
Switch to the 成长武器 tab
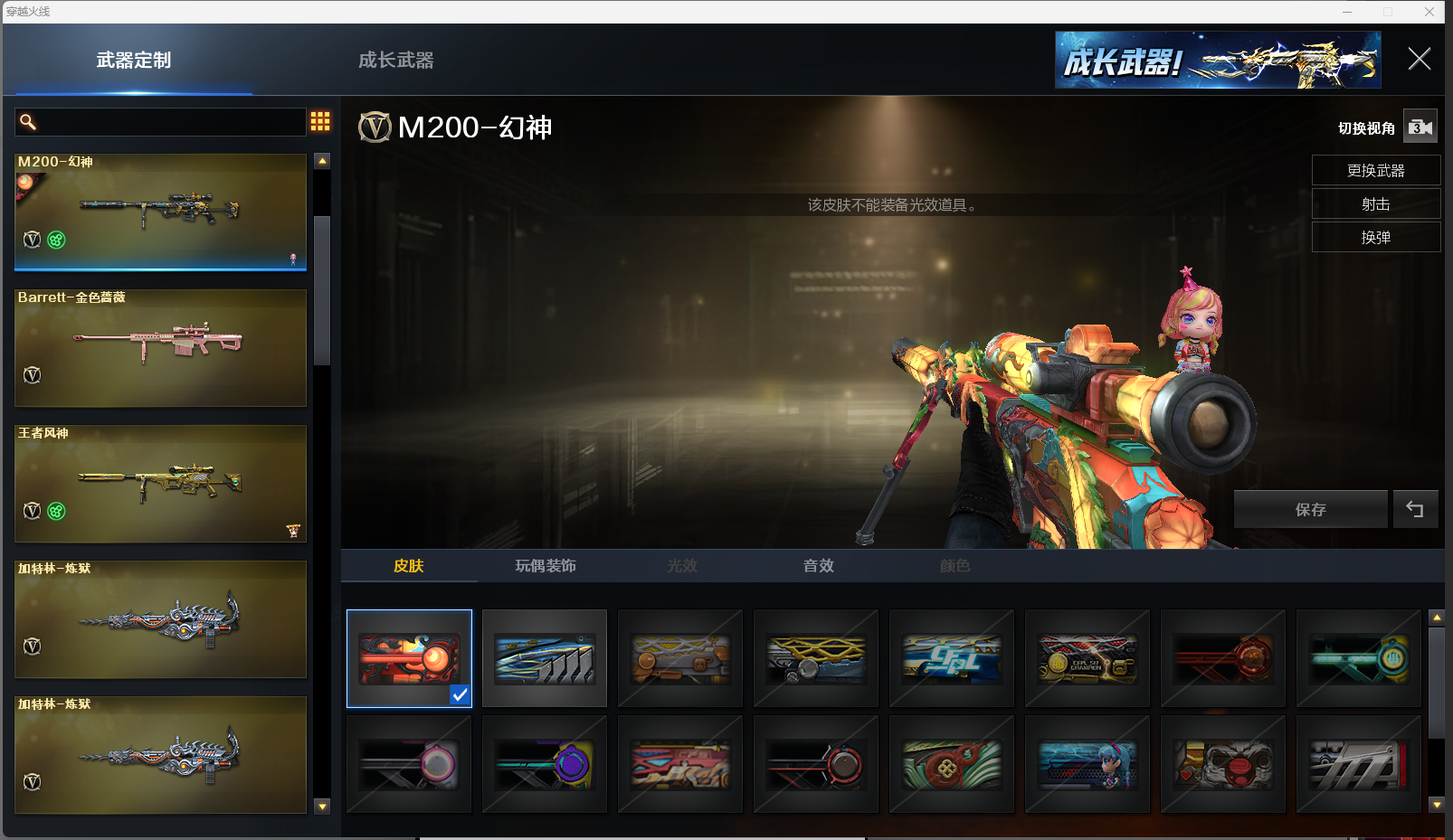click(x=395, y=61)
